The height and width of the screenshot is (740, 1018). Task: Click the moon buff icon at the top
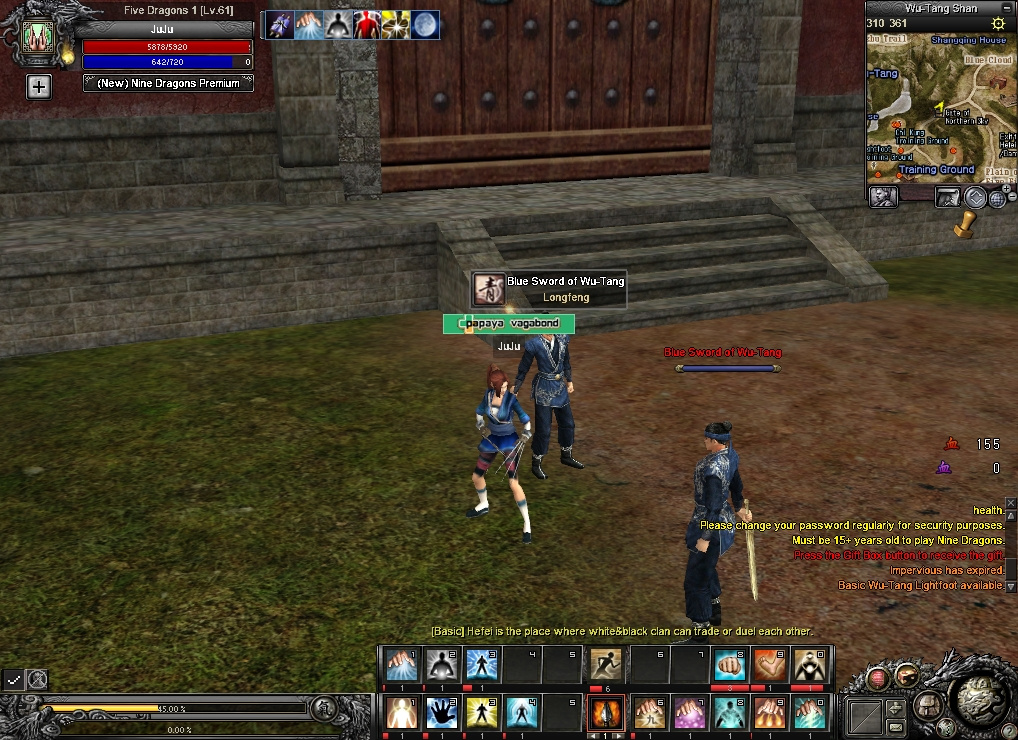[424, 25]
